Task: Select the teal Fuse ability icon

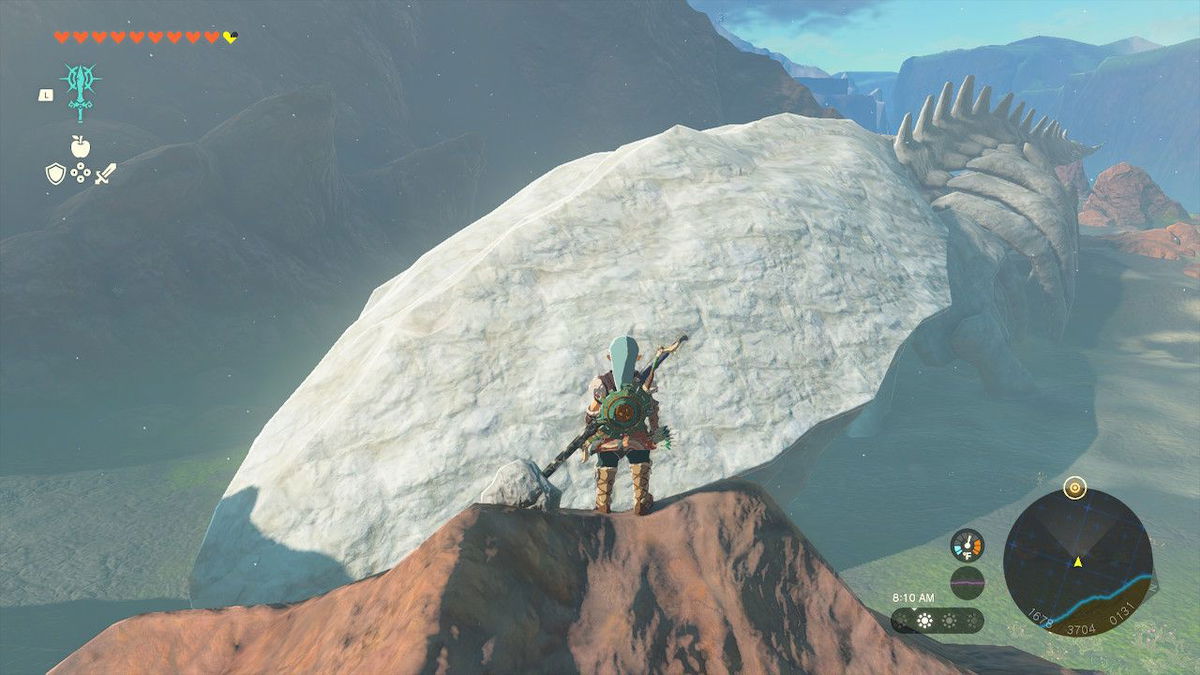Action: point(80,87)
